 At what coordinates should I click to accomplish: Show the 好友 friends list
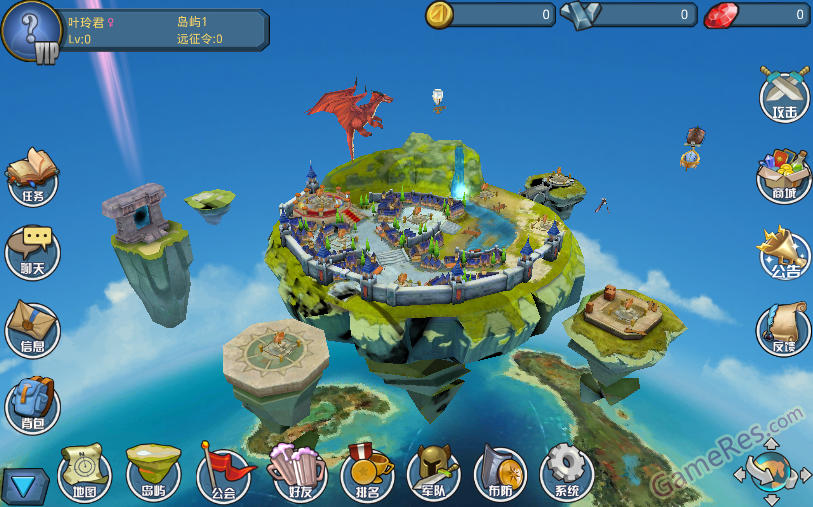[x=297, y=473]
